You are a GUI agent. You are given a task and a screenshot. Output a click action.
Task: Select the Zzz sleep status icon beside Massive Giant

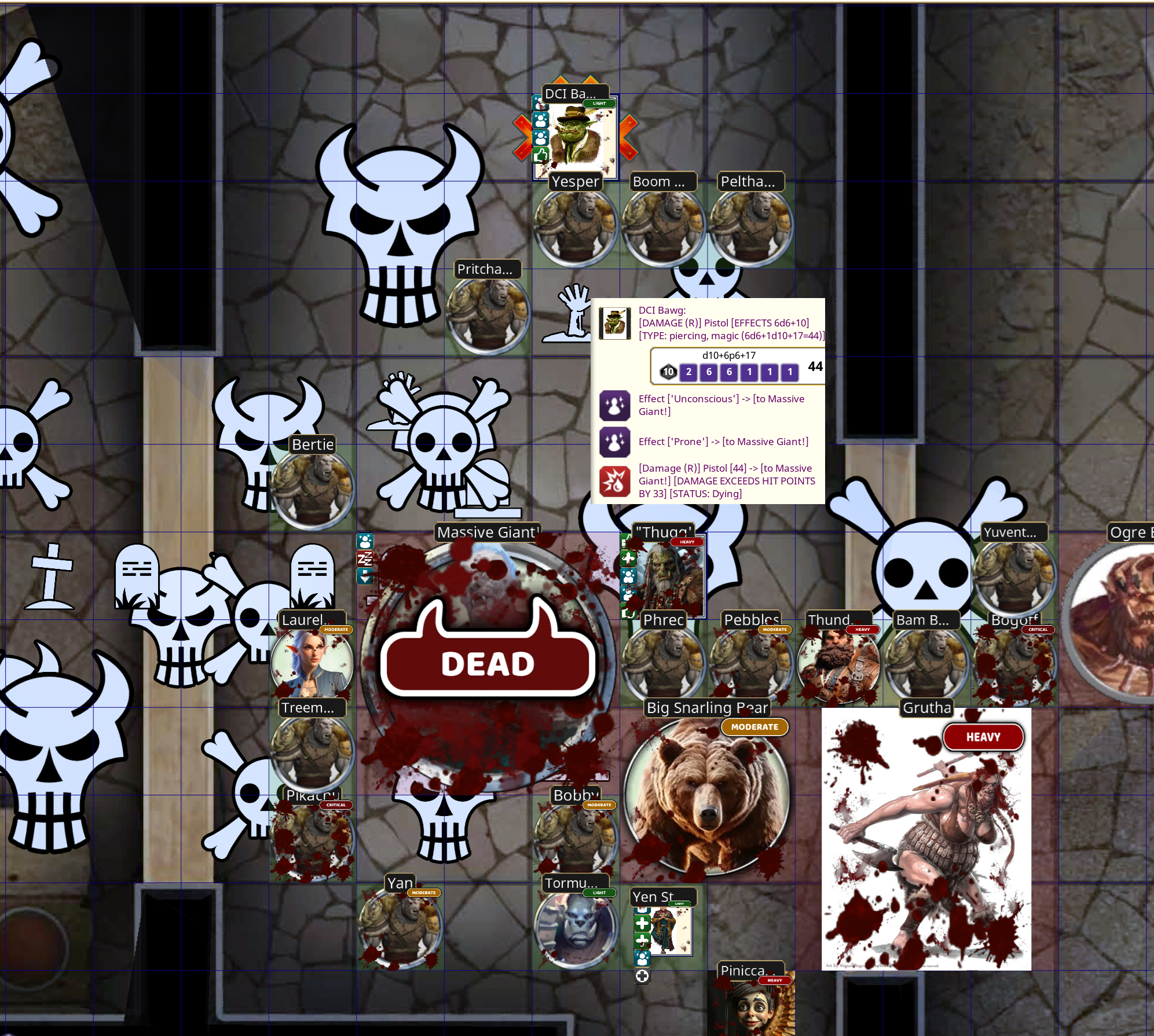pos(365,558)
